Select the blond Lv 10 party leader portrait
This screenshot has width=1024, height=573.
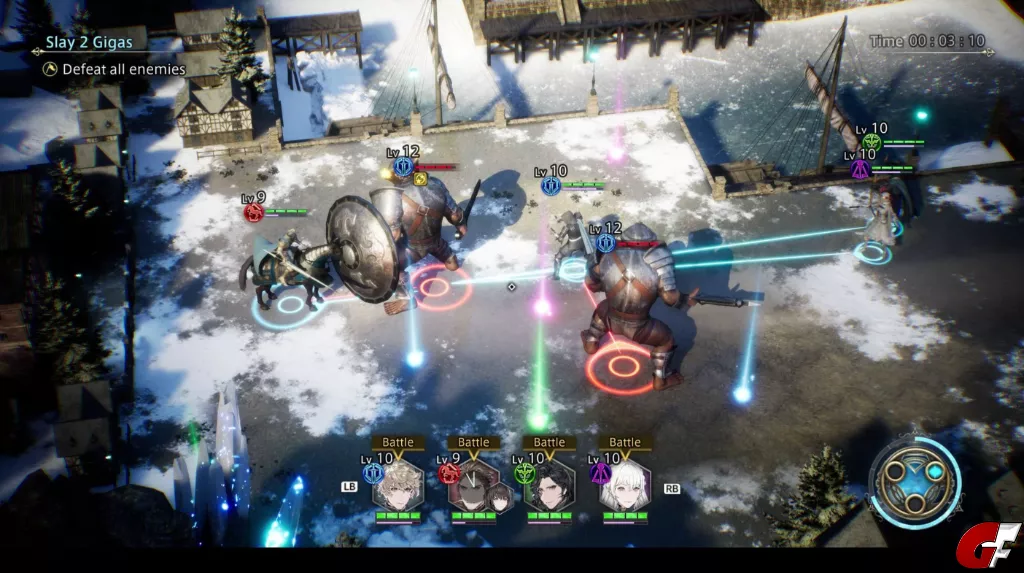tap(396, 486)
